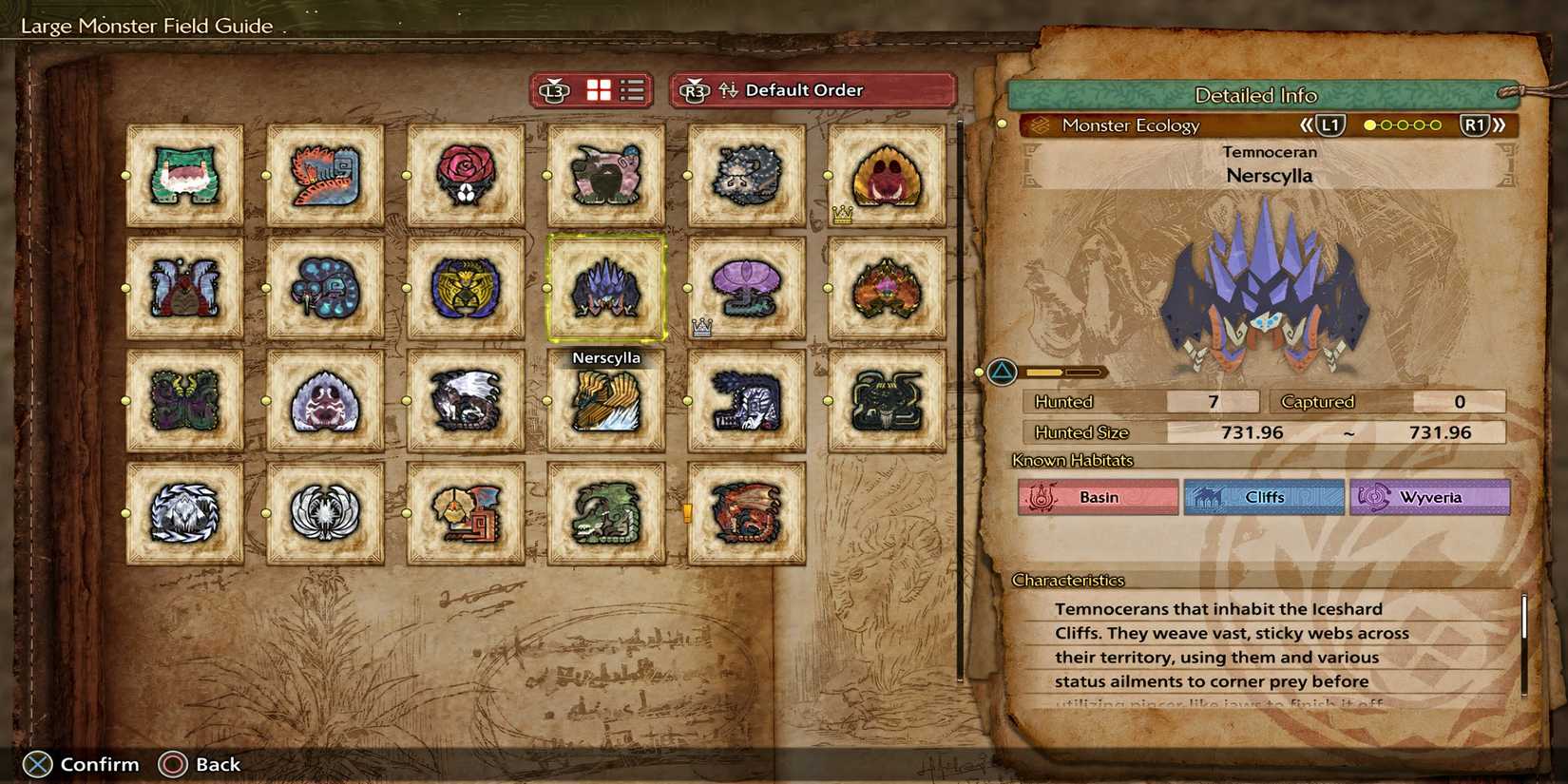Select the highlighted yellow page indicator dot
This screenshot has width=1568, height=784.
(1368, 124)
